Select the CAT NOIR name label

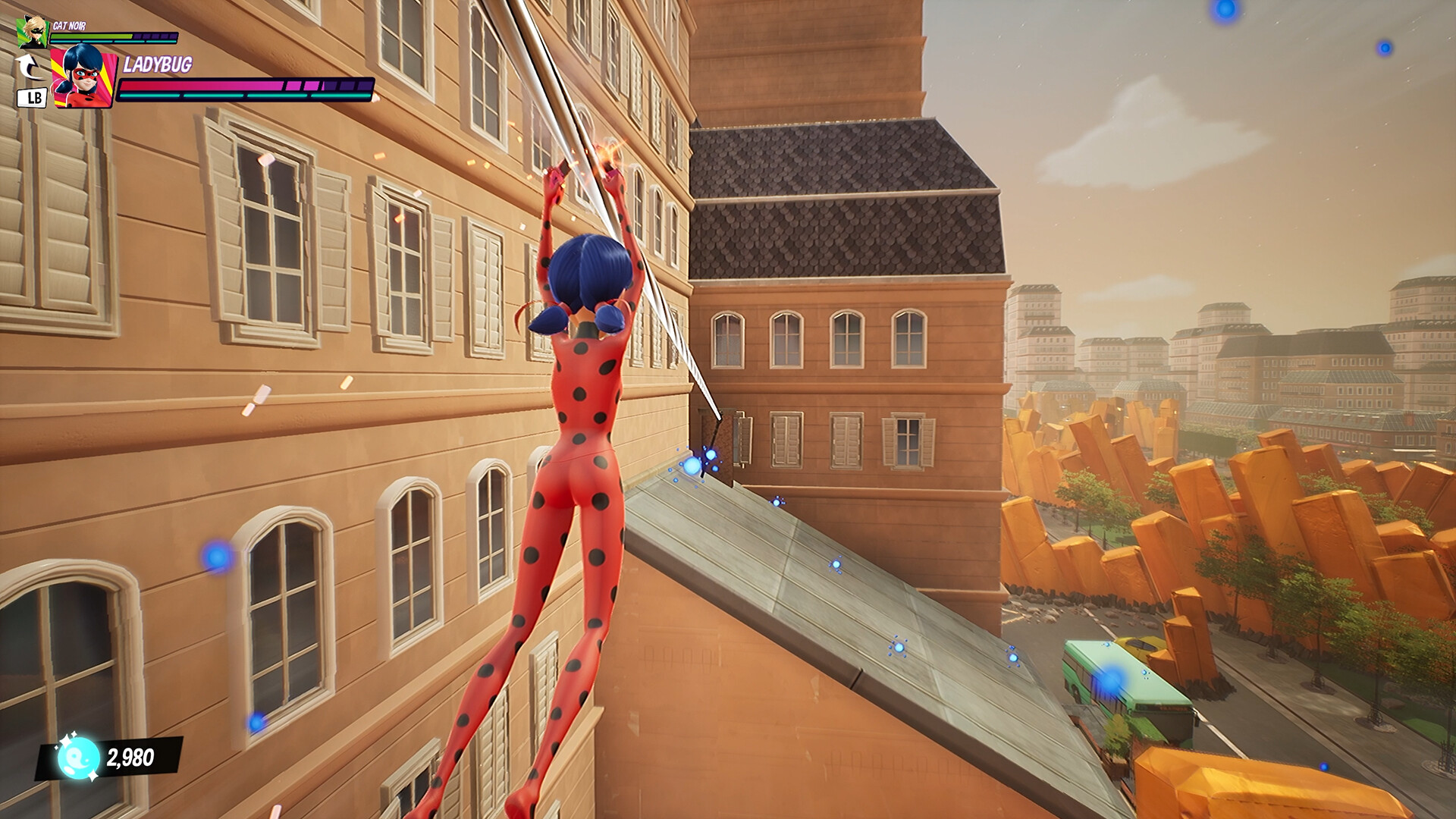[69, 25]
